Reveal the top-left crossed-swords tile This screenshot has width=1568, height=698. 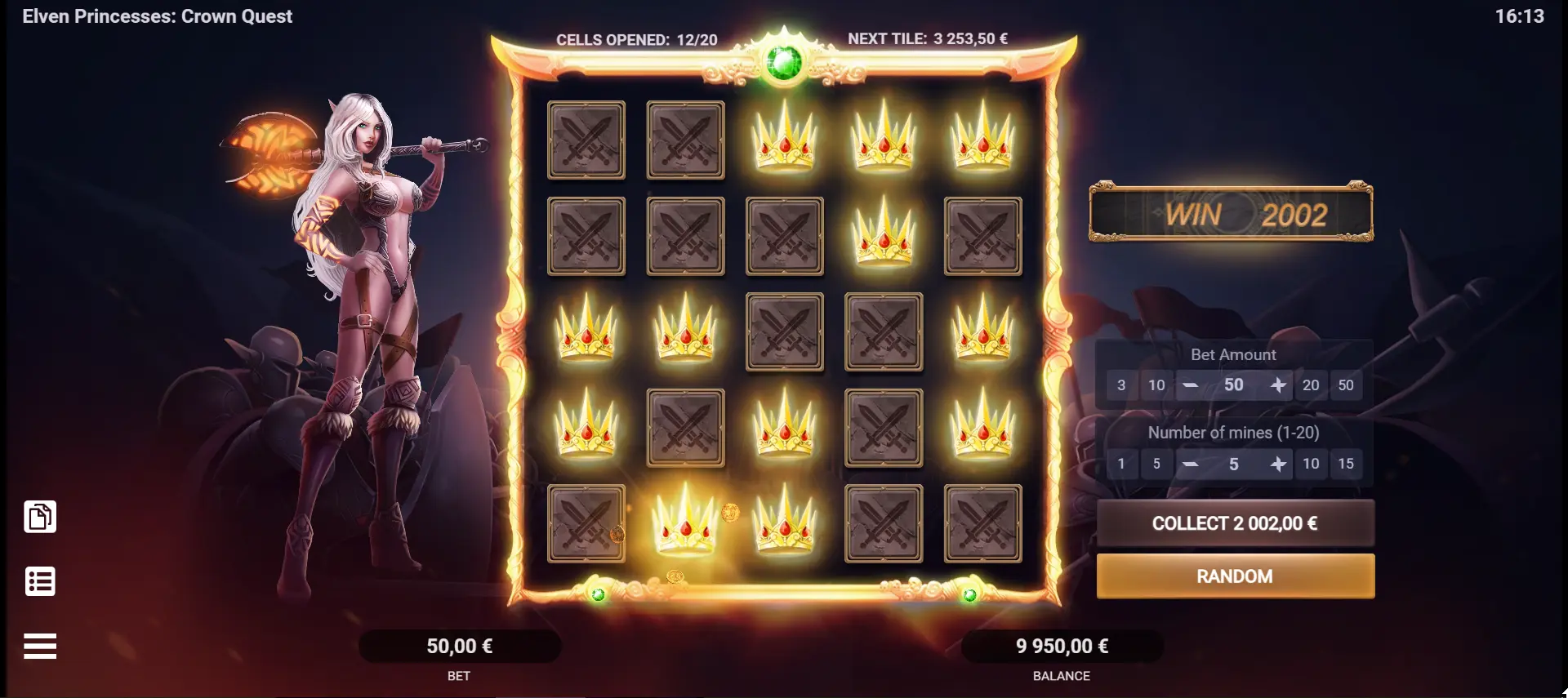586,140
